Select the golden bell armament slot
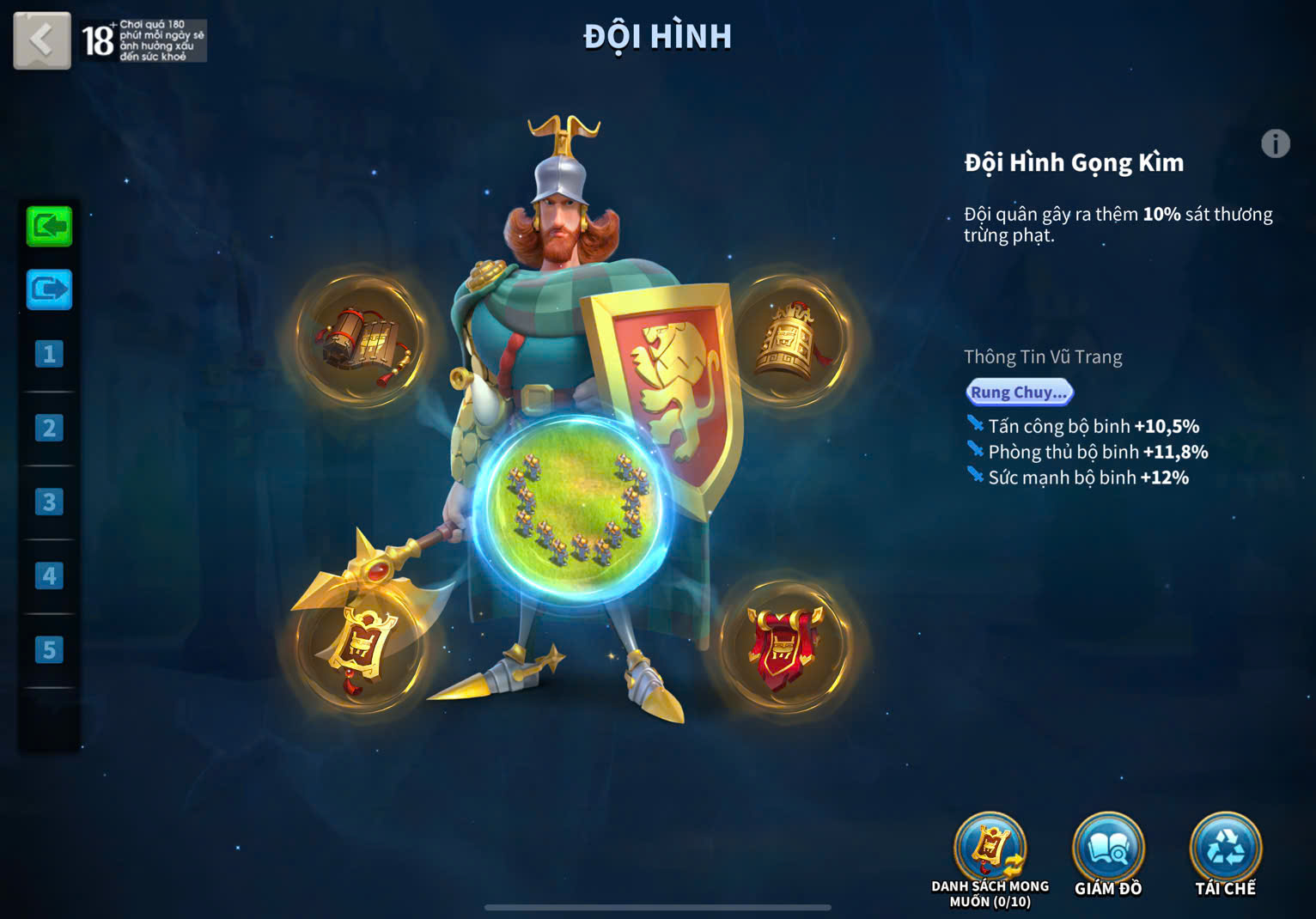The image size is (1316, 919). tap(789, 339)
